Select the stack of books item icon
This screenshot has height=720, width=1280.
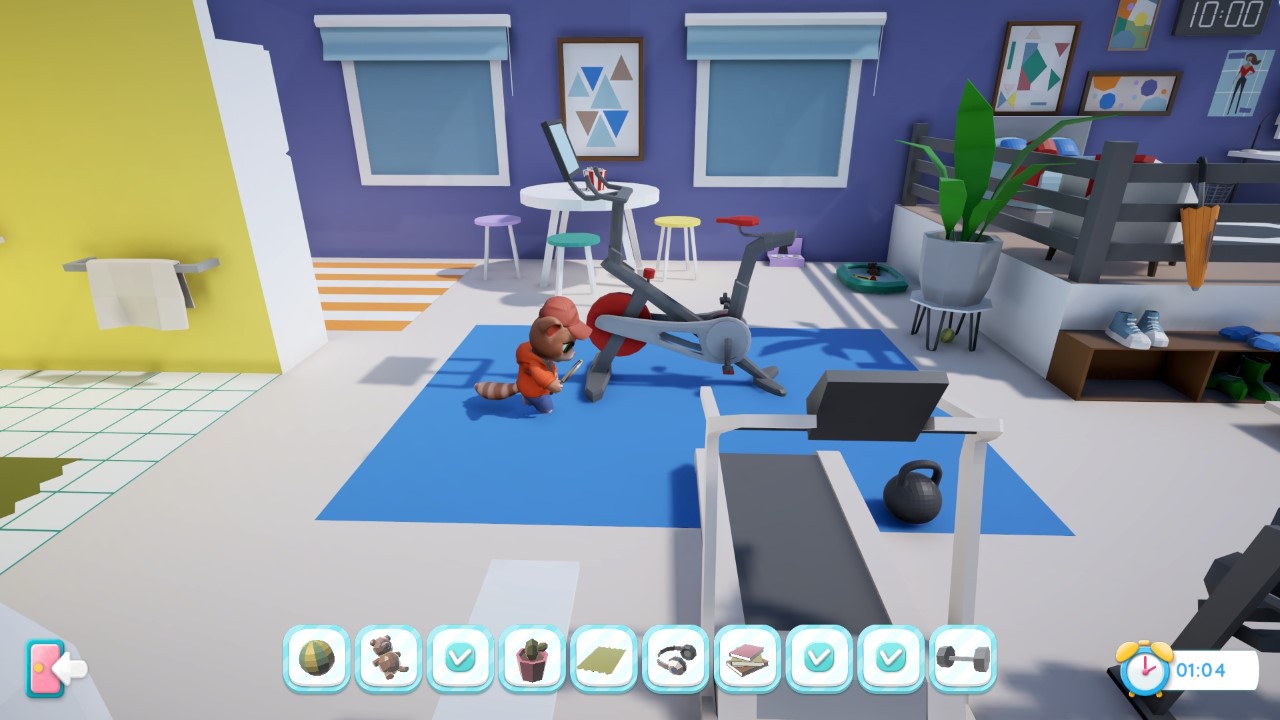(x=748, y=657)
